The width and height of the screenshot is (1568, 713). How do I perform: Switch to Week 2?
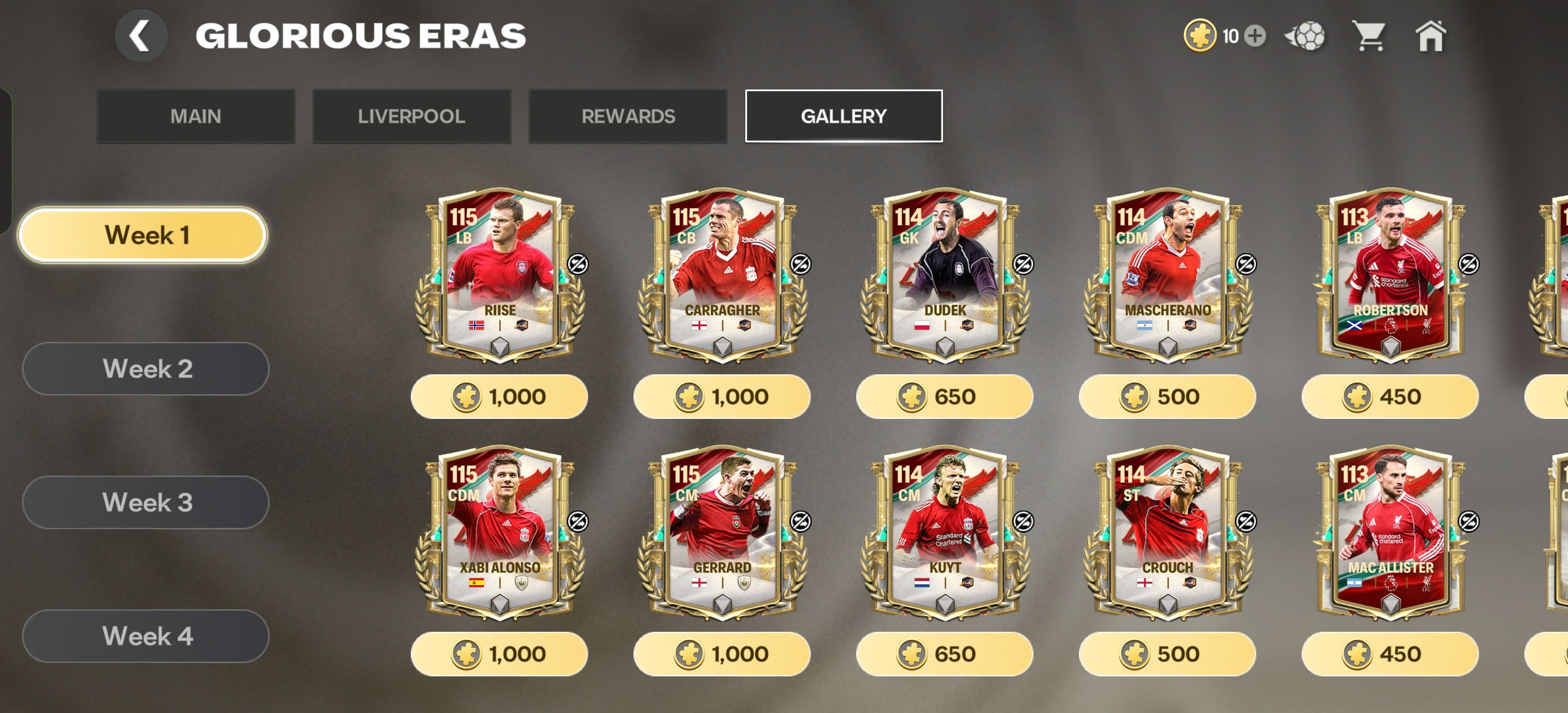tap(146, 368)
